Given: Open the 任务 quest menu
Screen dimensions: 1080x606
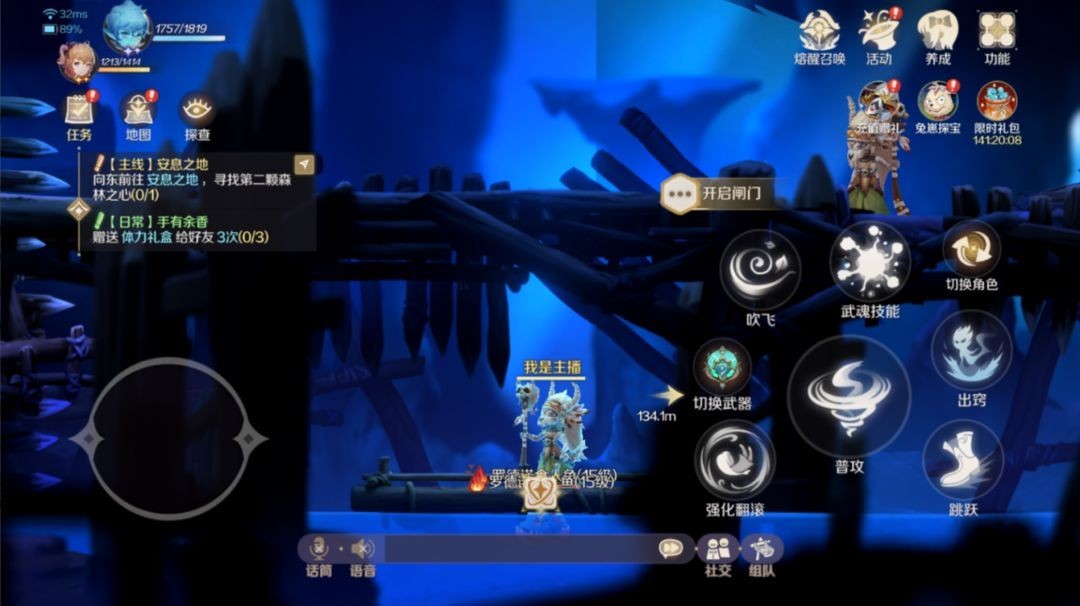Looking at the screenshot, I should coord(79,110).
